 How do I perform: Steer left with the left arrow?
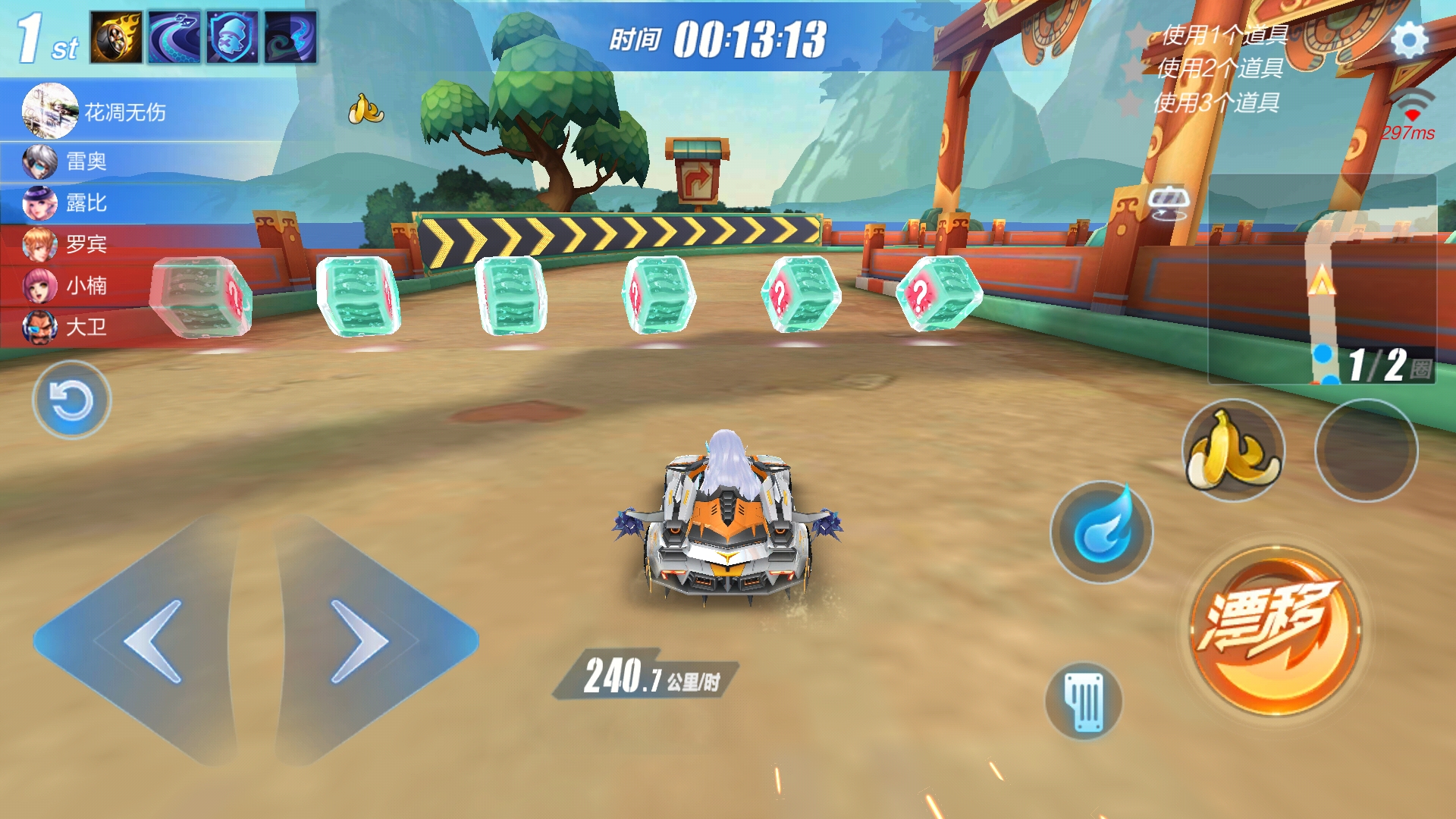[144, 641]
